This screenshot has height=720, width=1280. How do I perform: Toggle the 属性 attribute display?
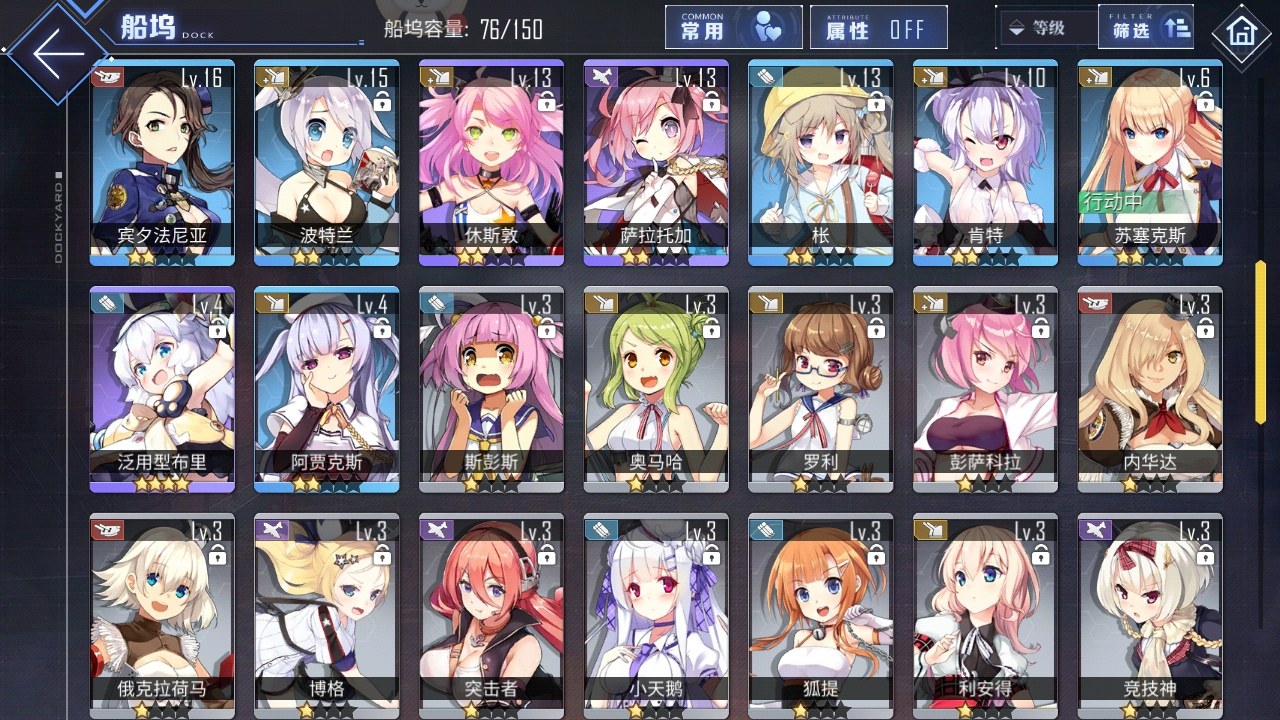(878, 28)
